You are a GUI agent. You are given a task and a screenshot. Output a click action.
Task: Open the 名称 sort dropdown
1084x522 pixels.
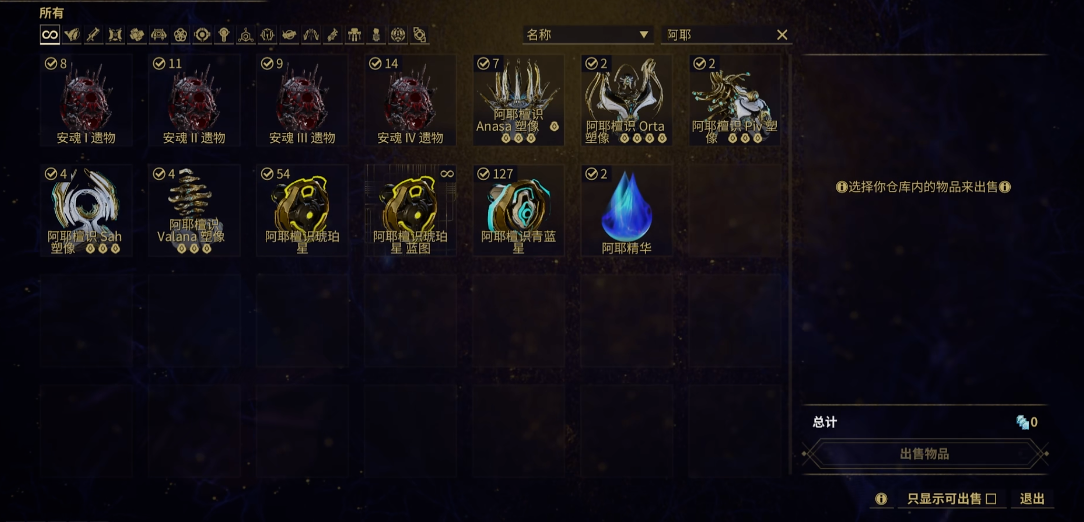tap(588, 35)
